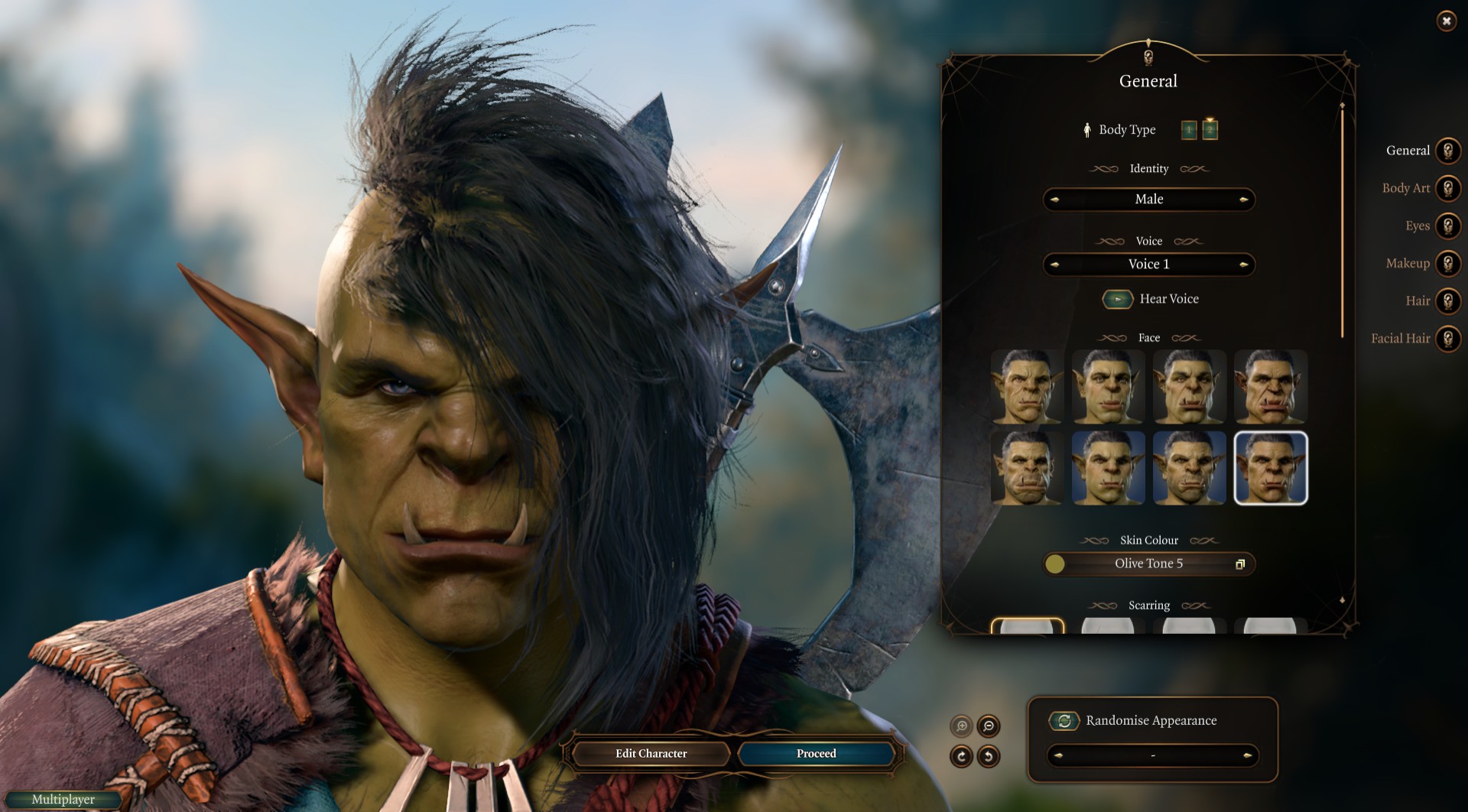Randomise Appearance with the refresh button
This screenshot has height=812, width=1468.
click(x=1064, y=720)
